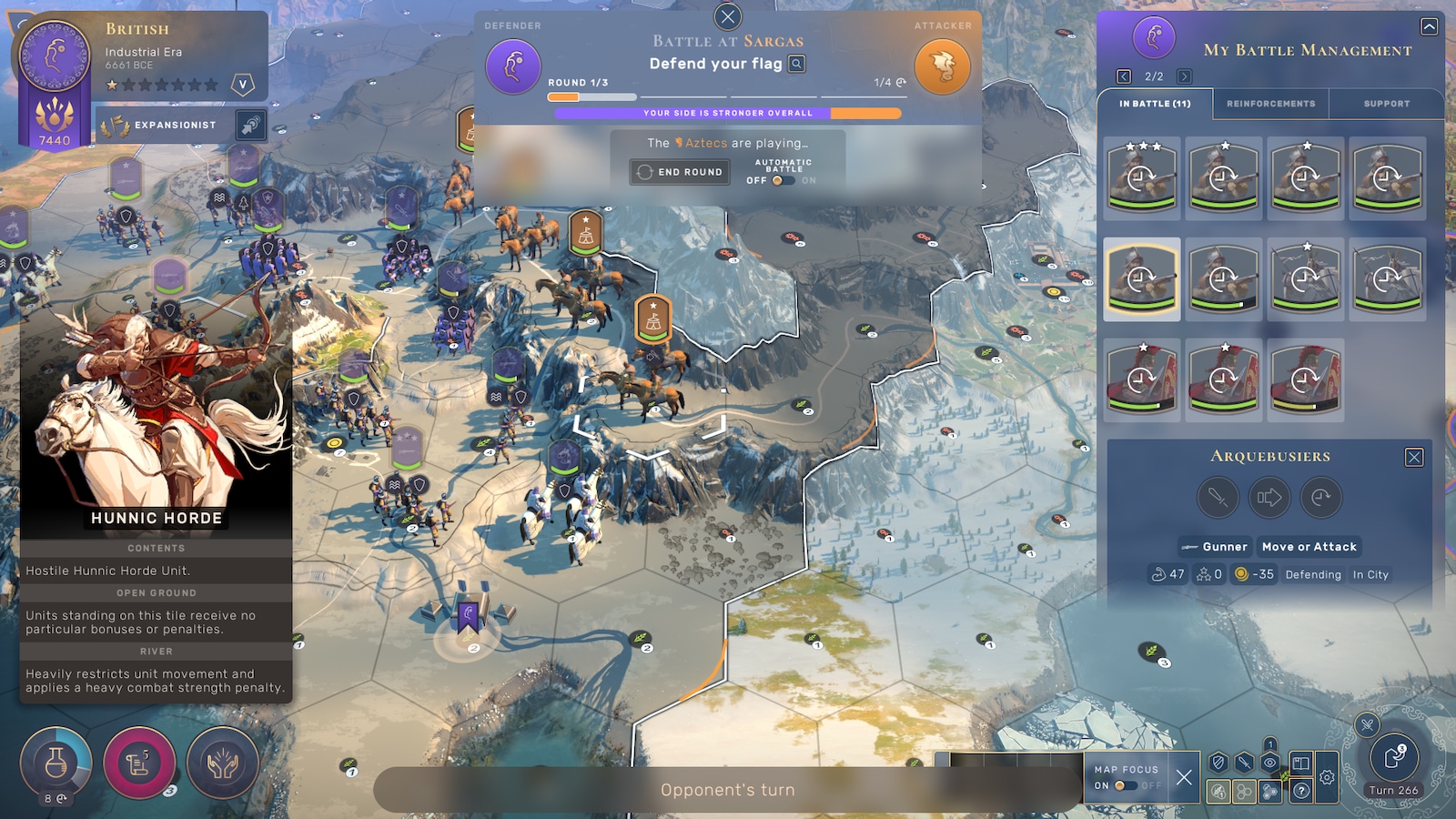The image size is (1456, 819).
Task: Go to the previous battle page arrow
Action: coord(1124,76)
